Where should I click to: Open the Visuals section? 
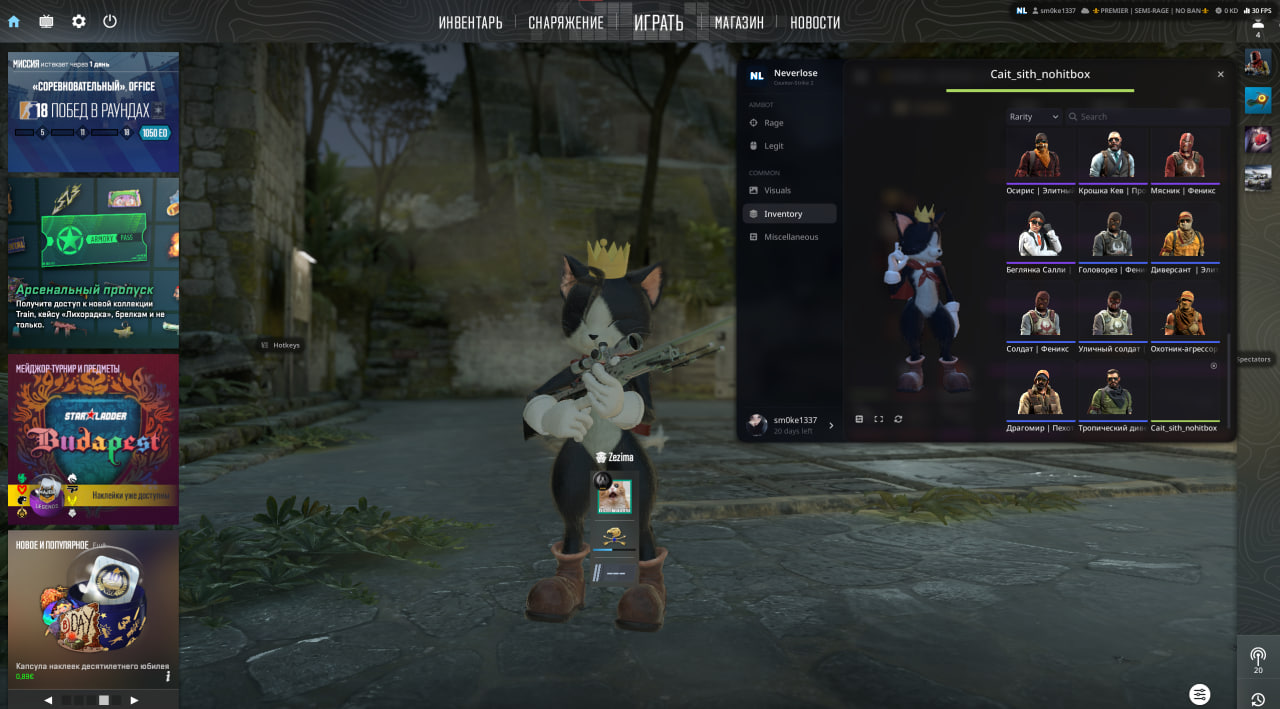(x=777, y=190)
